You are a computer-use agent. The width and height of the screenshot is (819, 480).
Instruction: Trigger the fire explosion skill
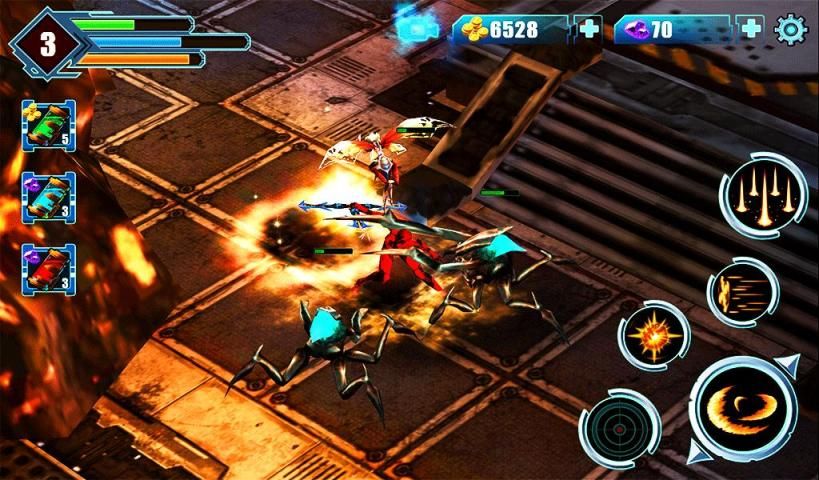(x=653, y=336)
